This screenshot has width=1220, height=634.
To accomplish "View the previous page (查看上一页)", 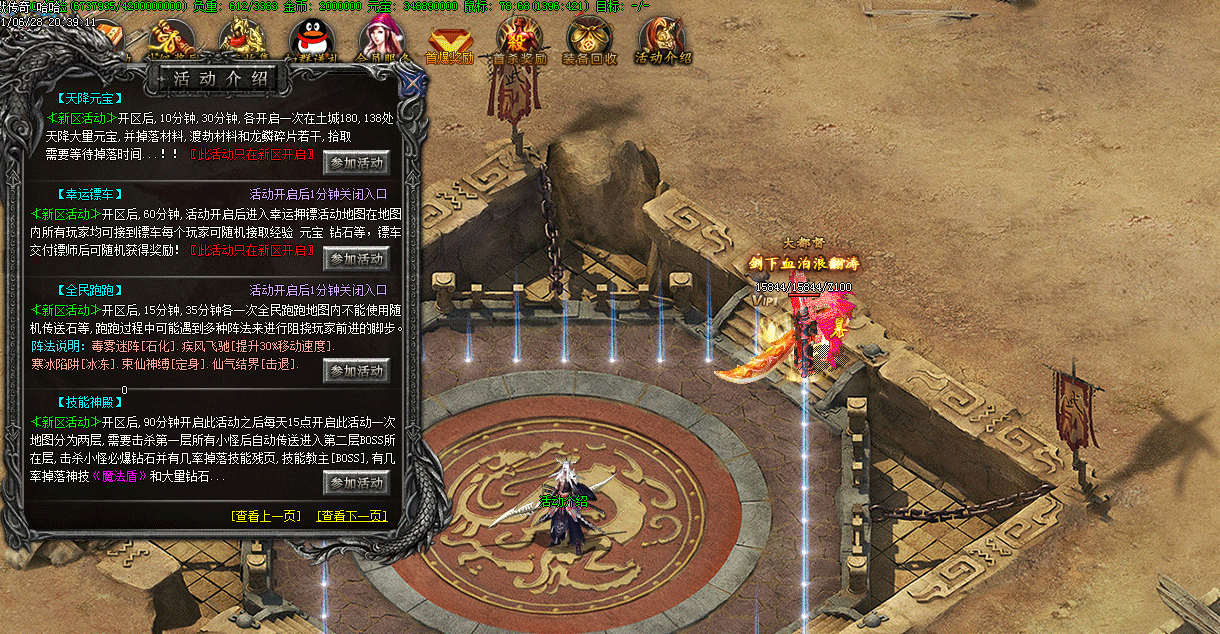I will [x=265, y=516].
